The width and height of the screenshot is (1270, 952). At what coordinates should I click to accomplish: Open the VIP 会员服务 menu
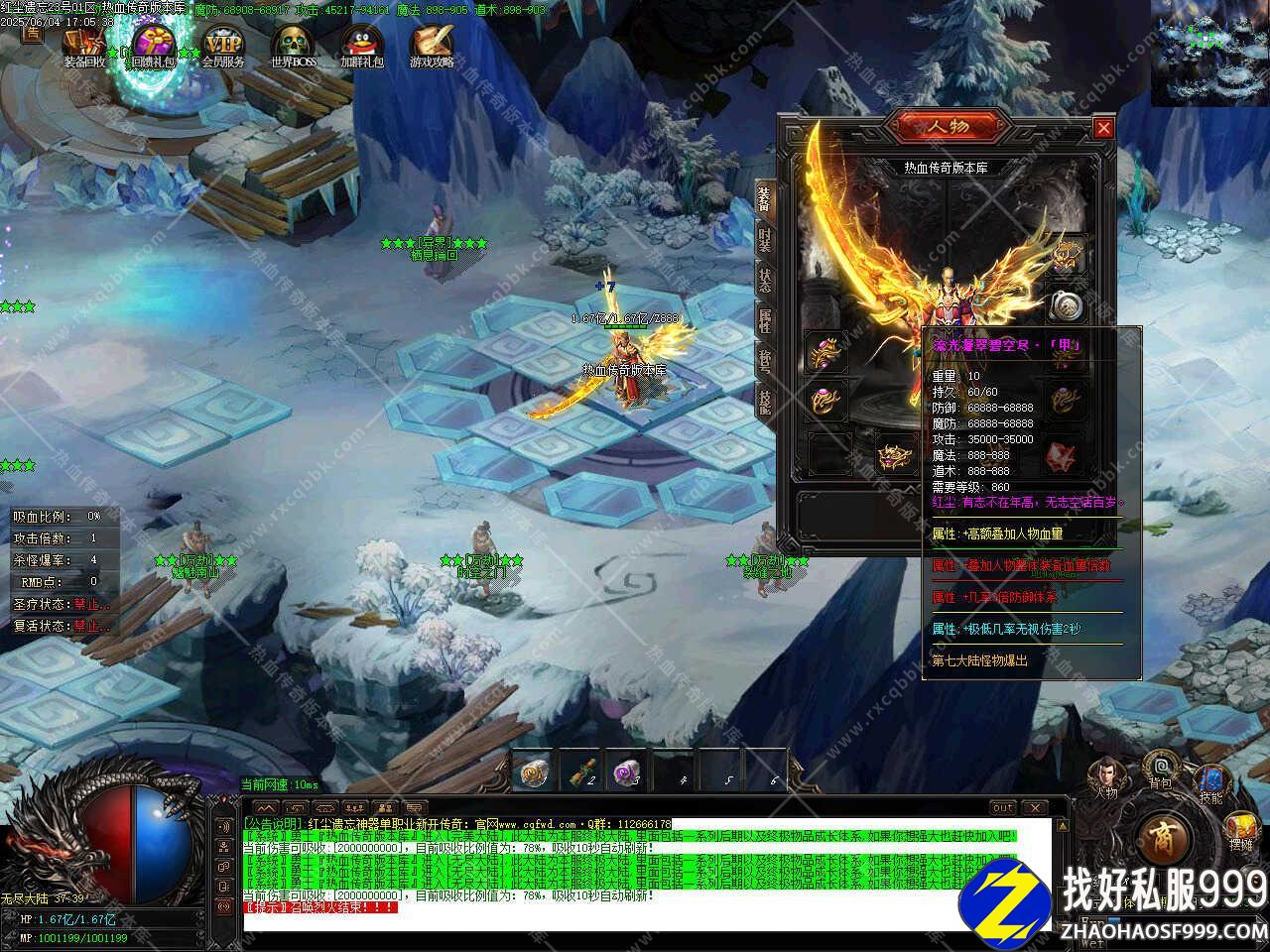pos(223,44)
